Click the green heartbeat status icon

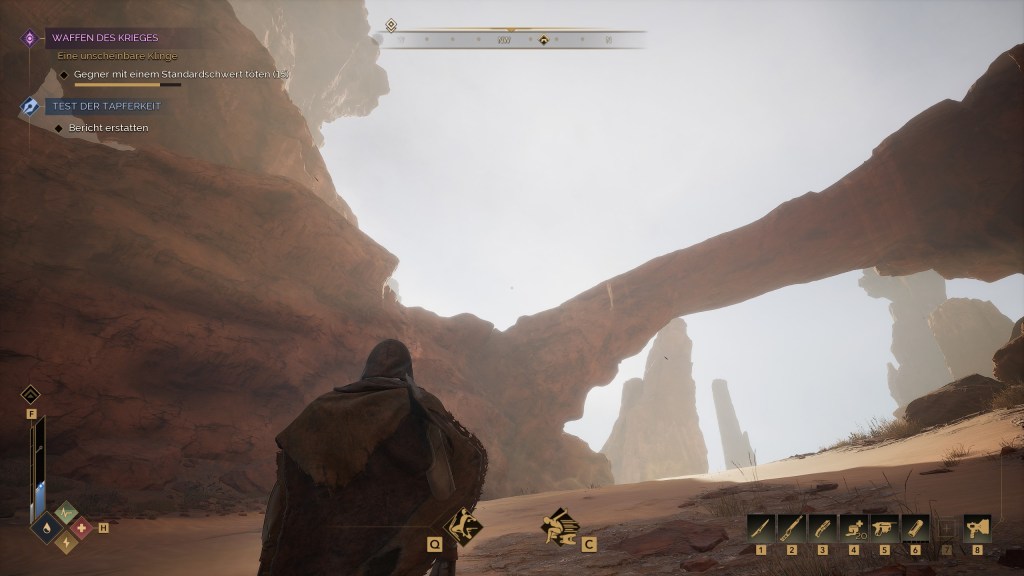[x=64, y=511]
